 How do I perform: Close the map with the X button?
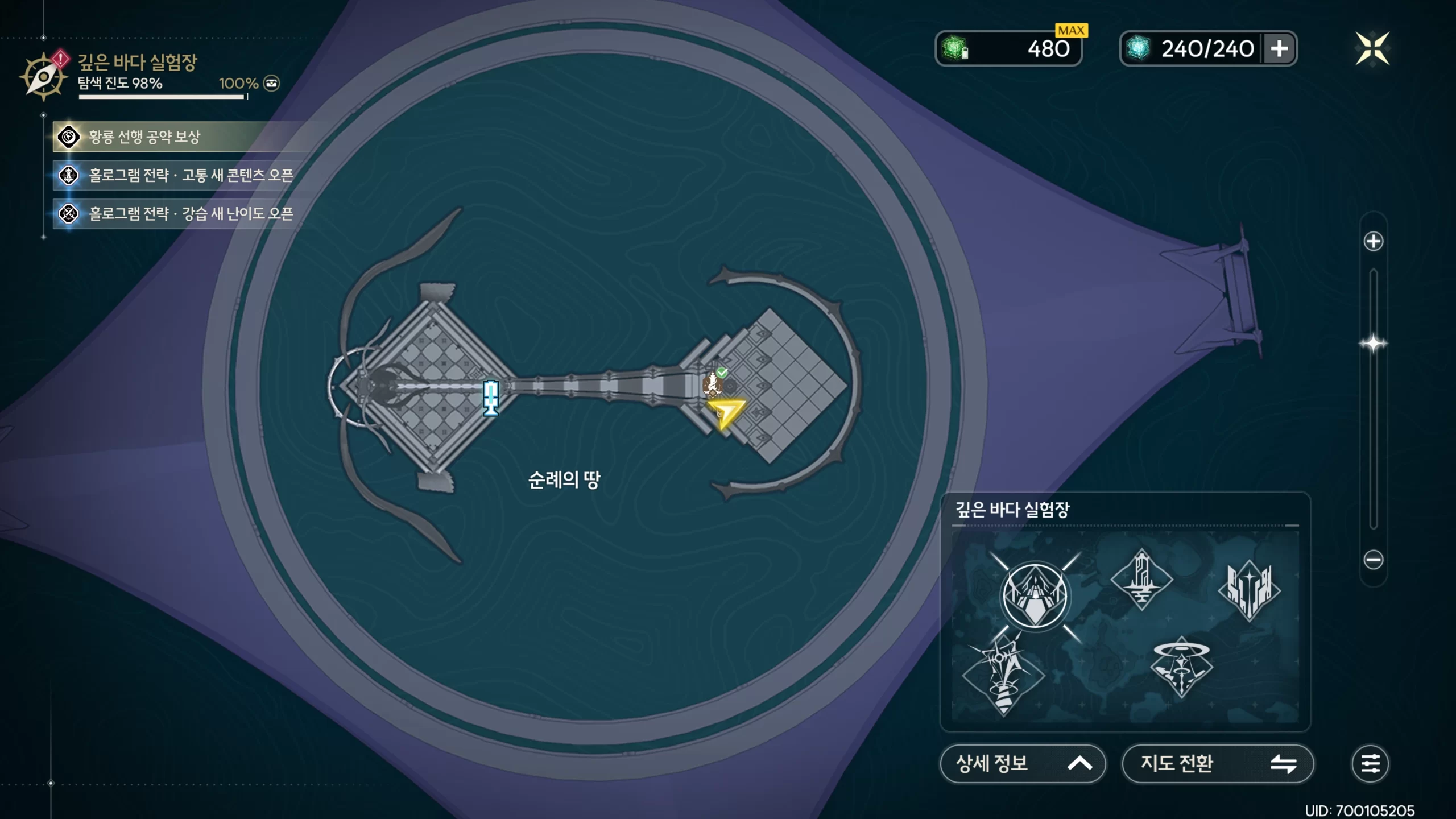pyautogui.click(x=1372, y=48)
